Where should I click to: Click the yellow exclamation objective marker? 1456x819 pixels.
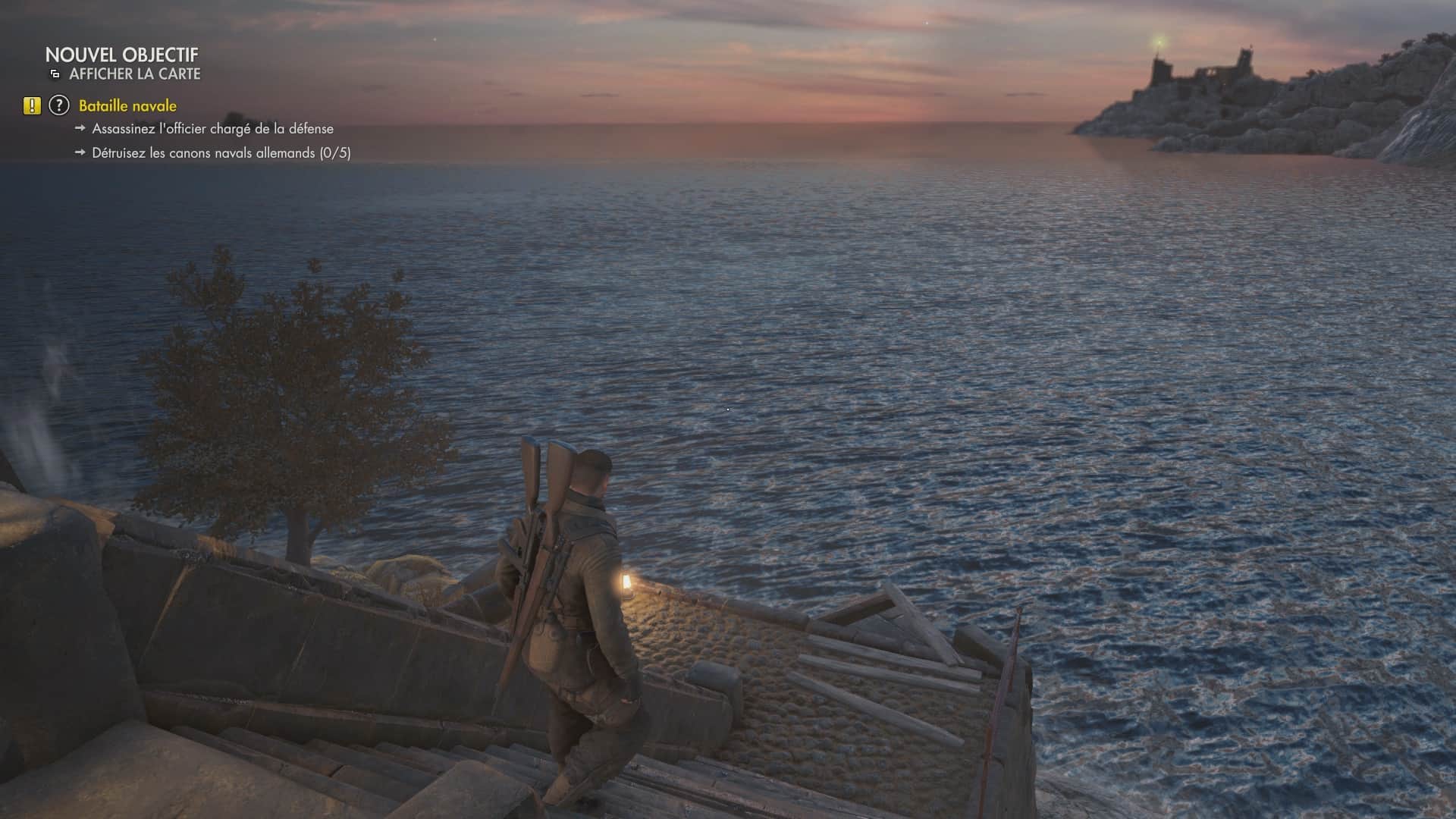(32, 106)
